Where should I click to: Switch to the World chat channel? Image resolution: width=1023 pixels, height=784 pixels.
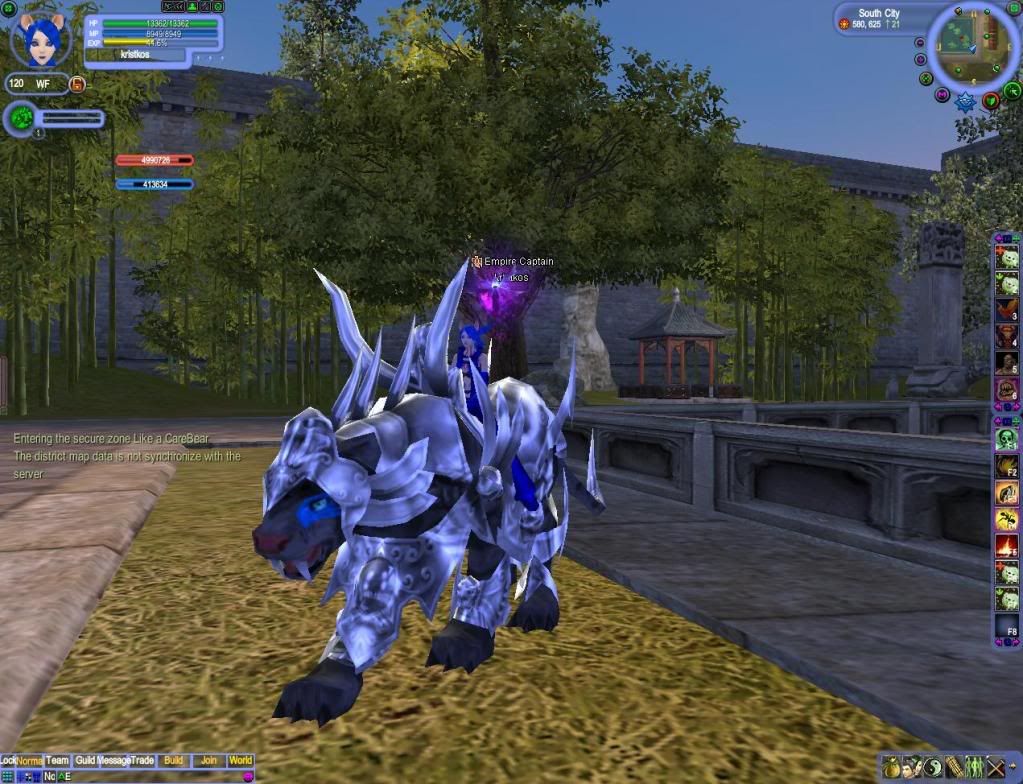tap(241, 761)
